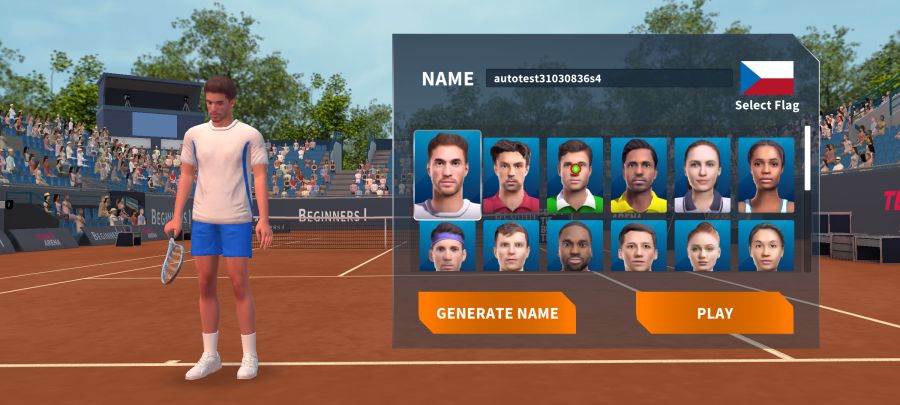
Task: Select the red-haired female avatar
Action: coord(703,246)
